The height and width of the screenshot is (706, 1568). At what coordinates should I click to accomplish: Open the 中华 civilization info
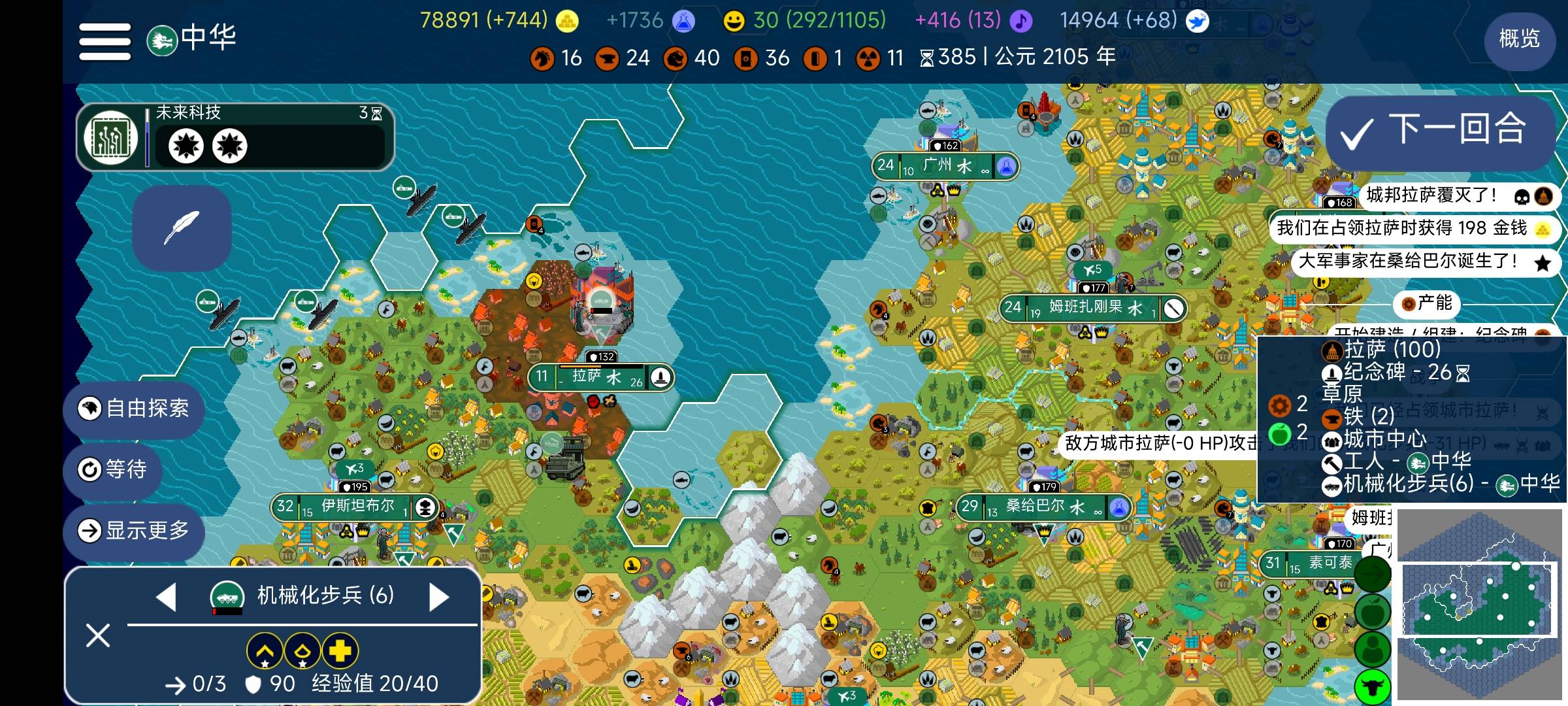click(x=192, y=39)
